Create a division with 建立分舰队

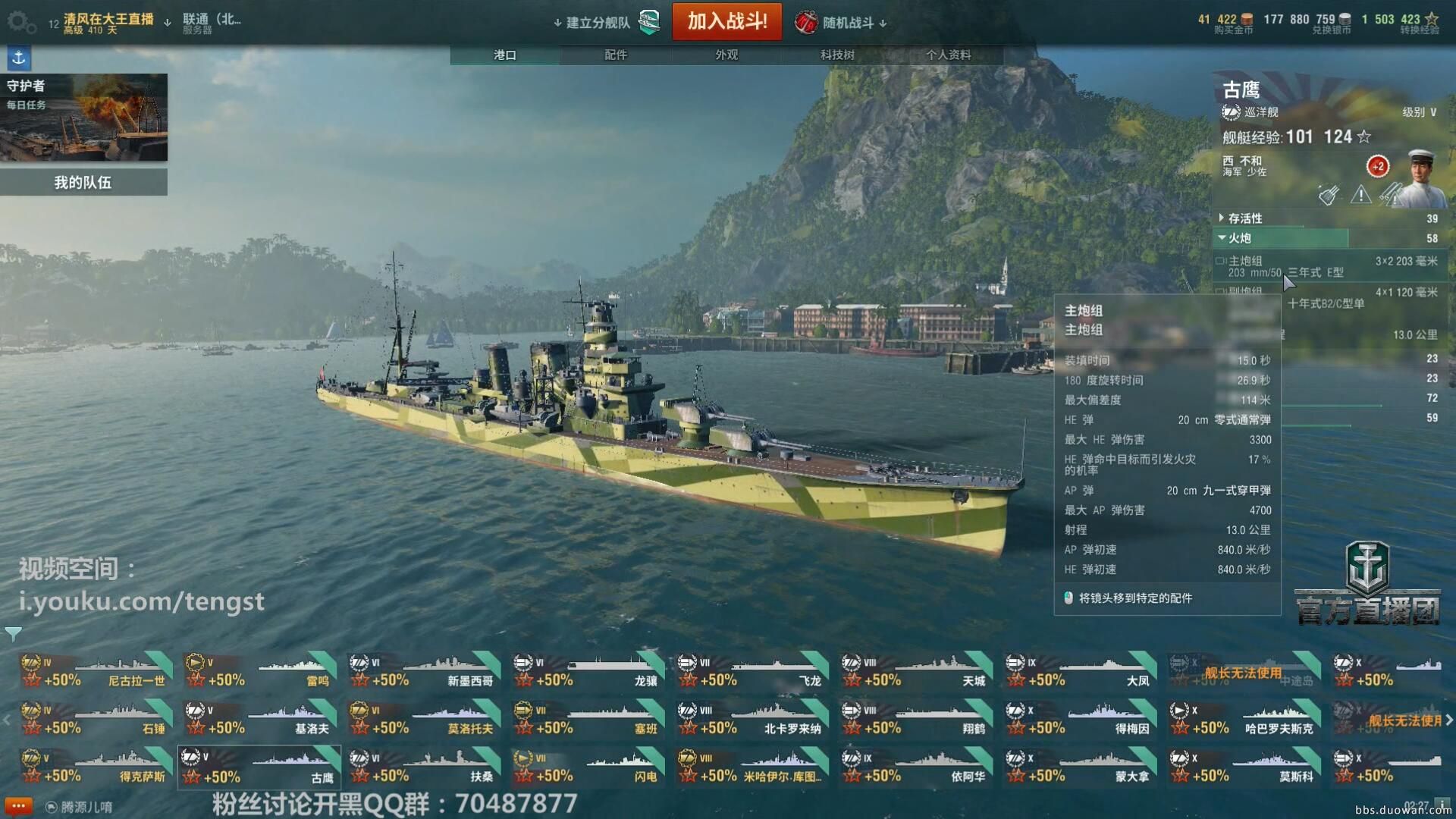[598, 23]
